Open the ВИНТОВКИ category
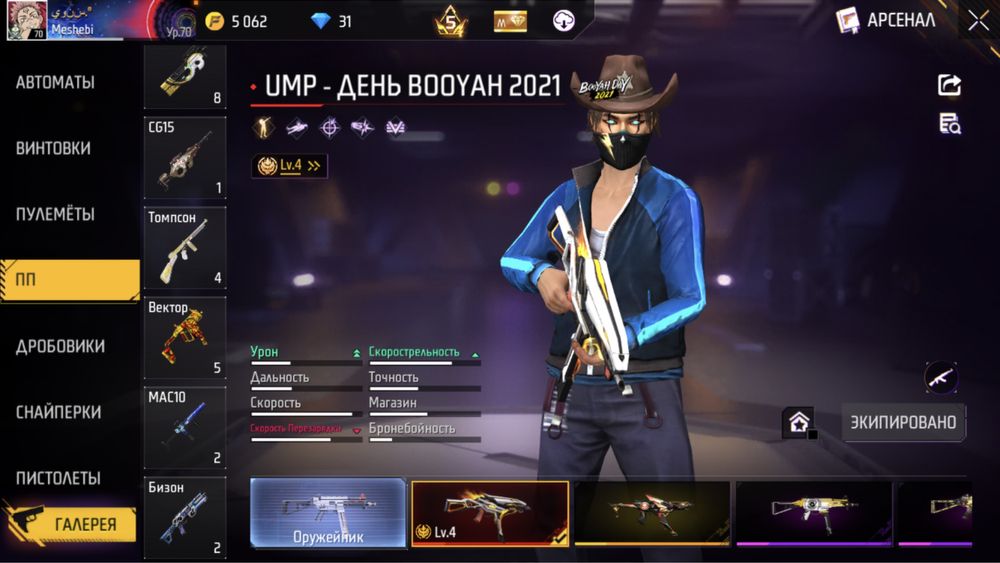Screen dimensions: 1000x563 pyautogui.click(x=54, y=148)
